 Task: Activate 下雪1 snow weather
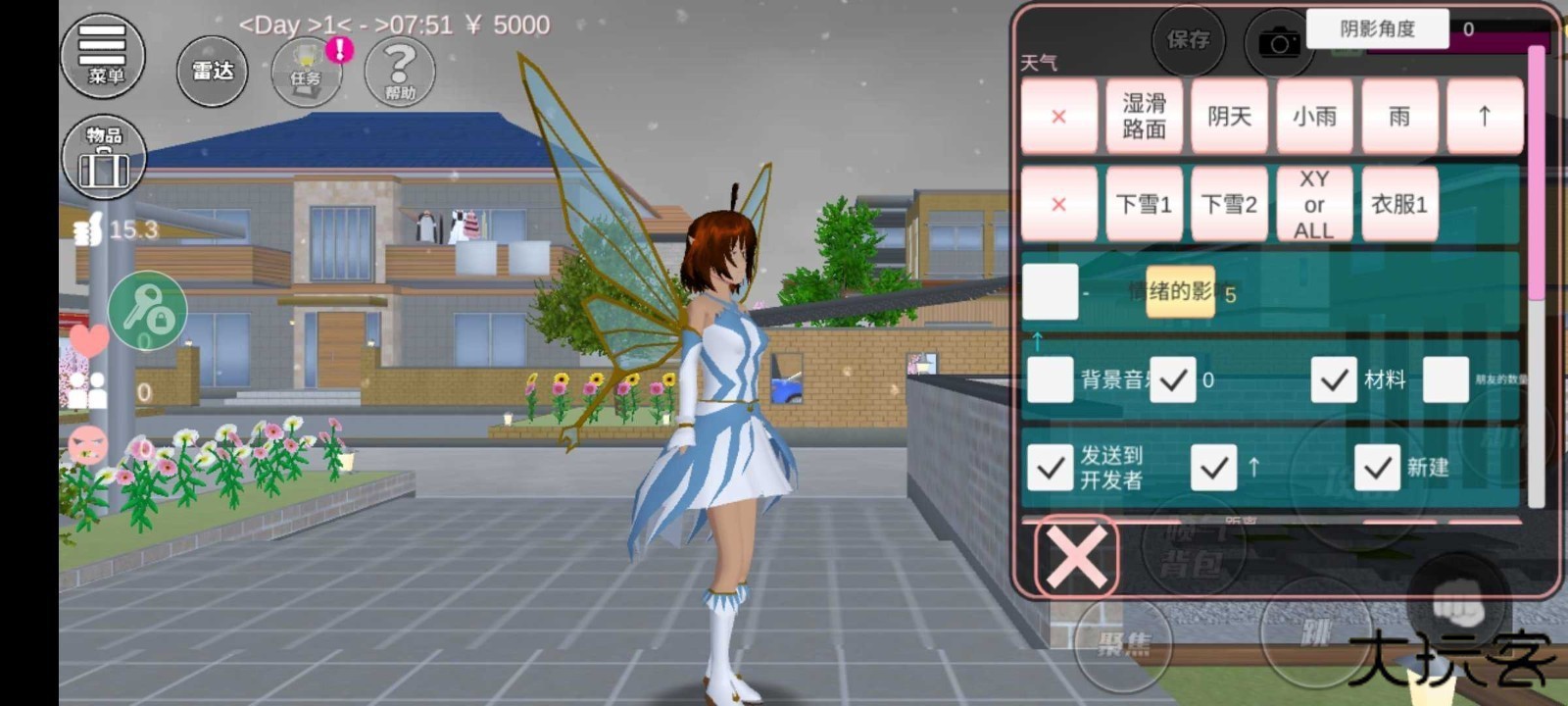[x=1144, y=205]
